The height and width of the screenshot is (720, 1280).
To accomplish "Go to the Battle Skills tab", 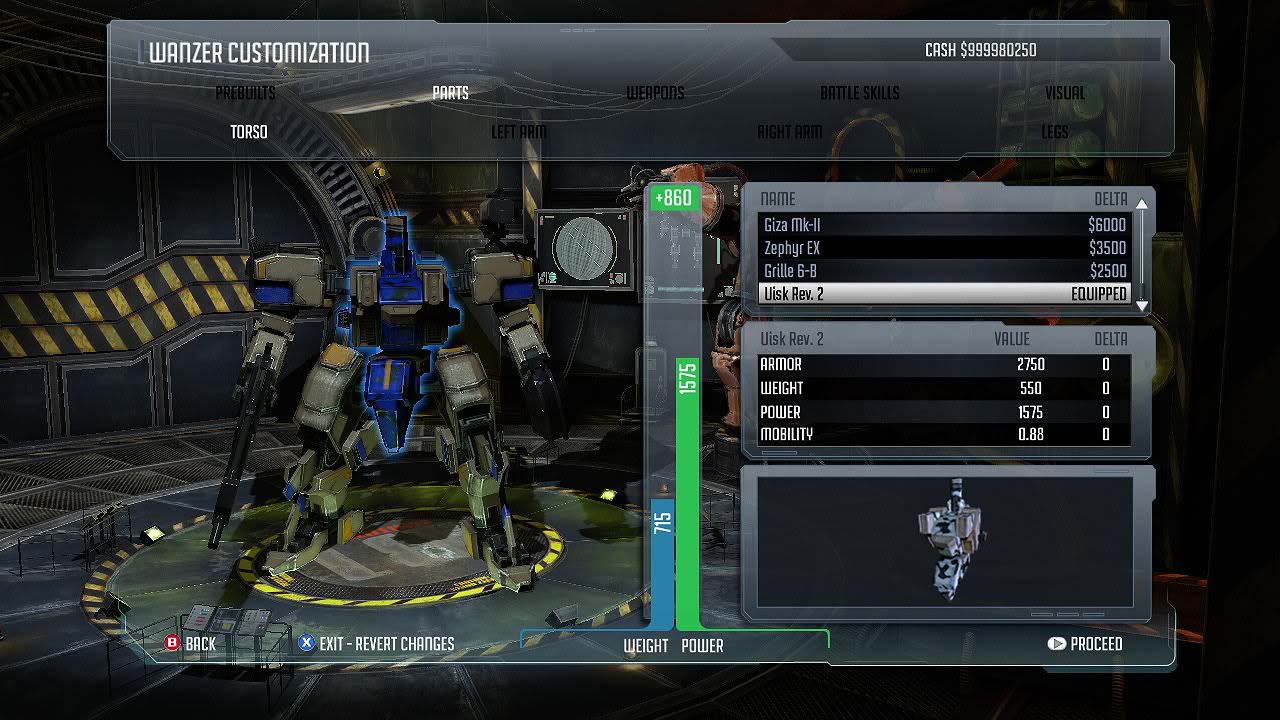I will pyautogui.click(x=859, y=93).
